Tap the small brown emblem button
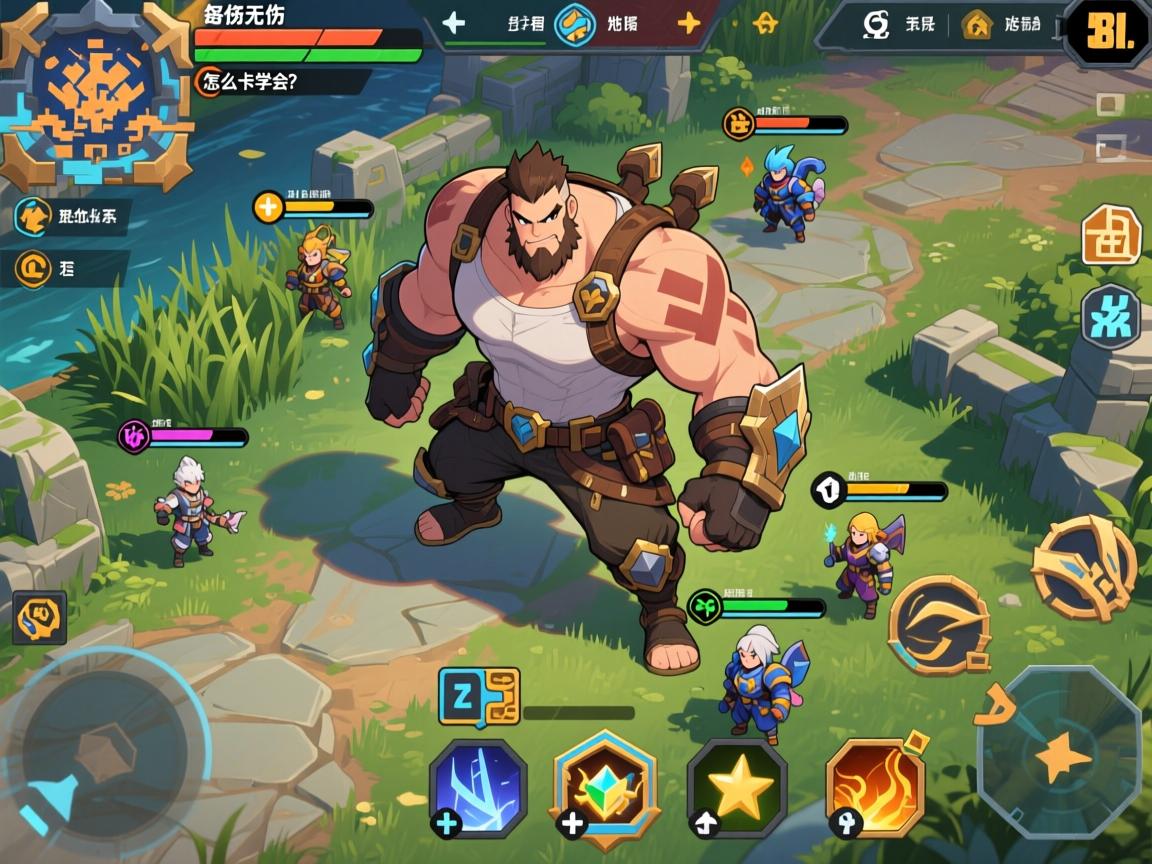Screen dimensions: 1152x864 [x=39, y=617]
